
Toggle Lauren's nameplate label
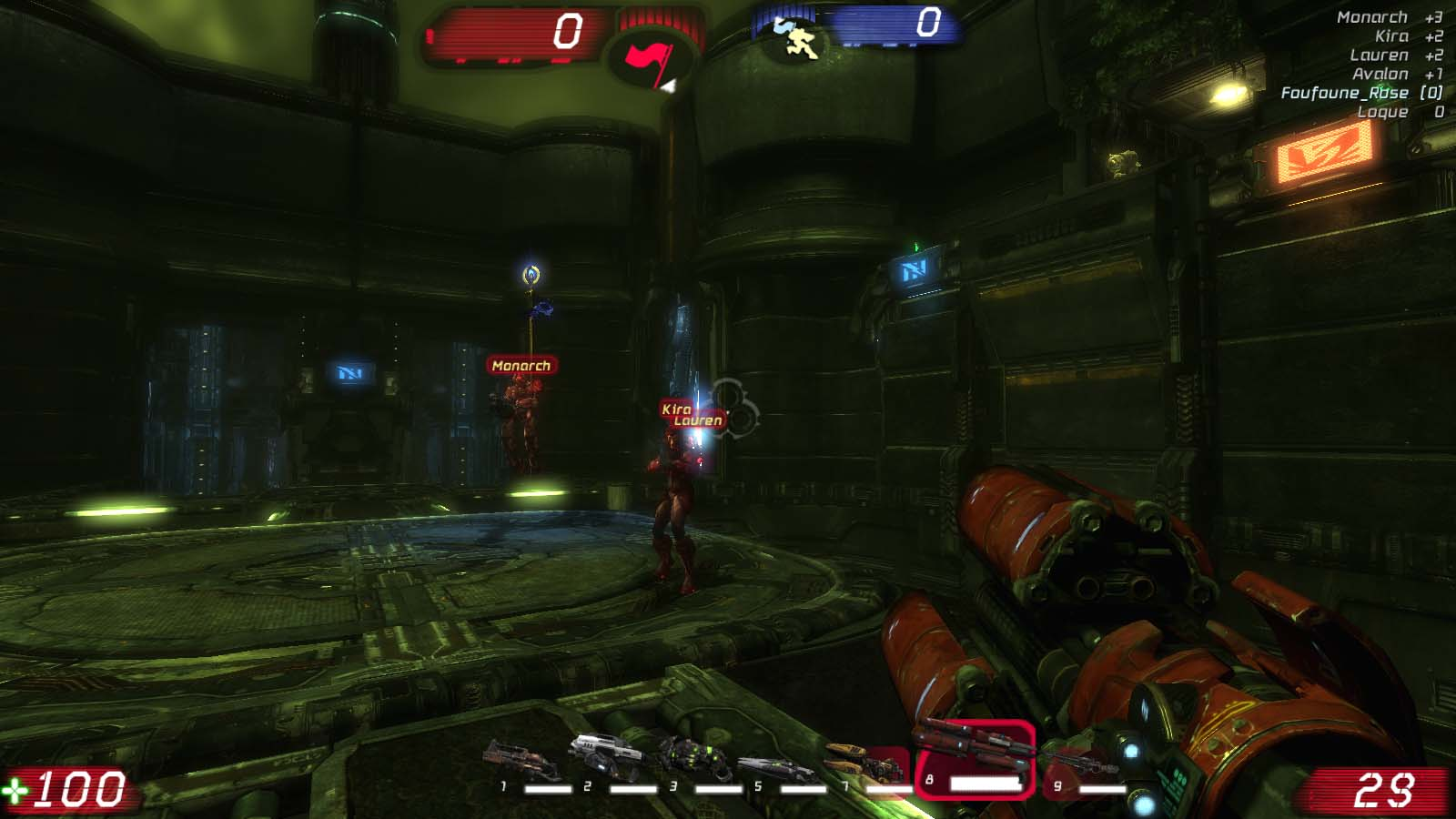click(x=700, y=421)
